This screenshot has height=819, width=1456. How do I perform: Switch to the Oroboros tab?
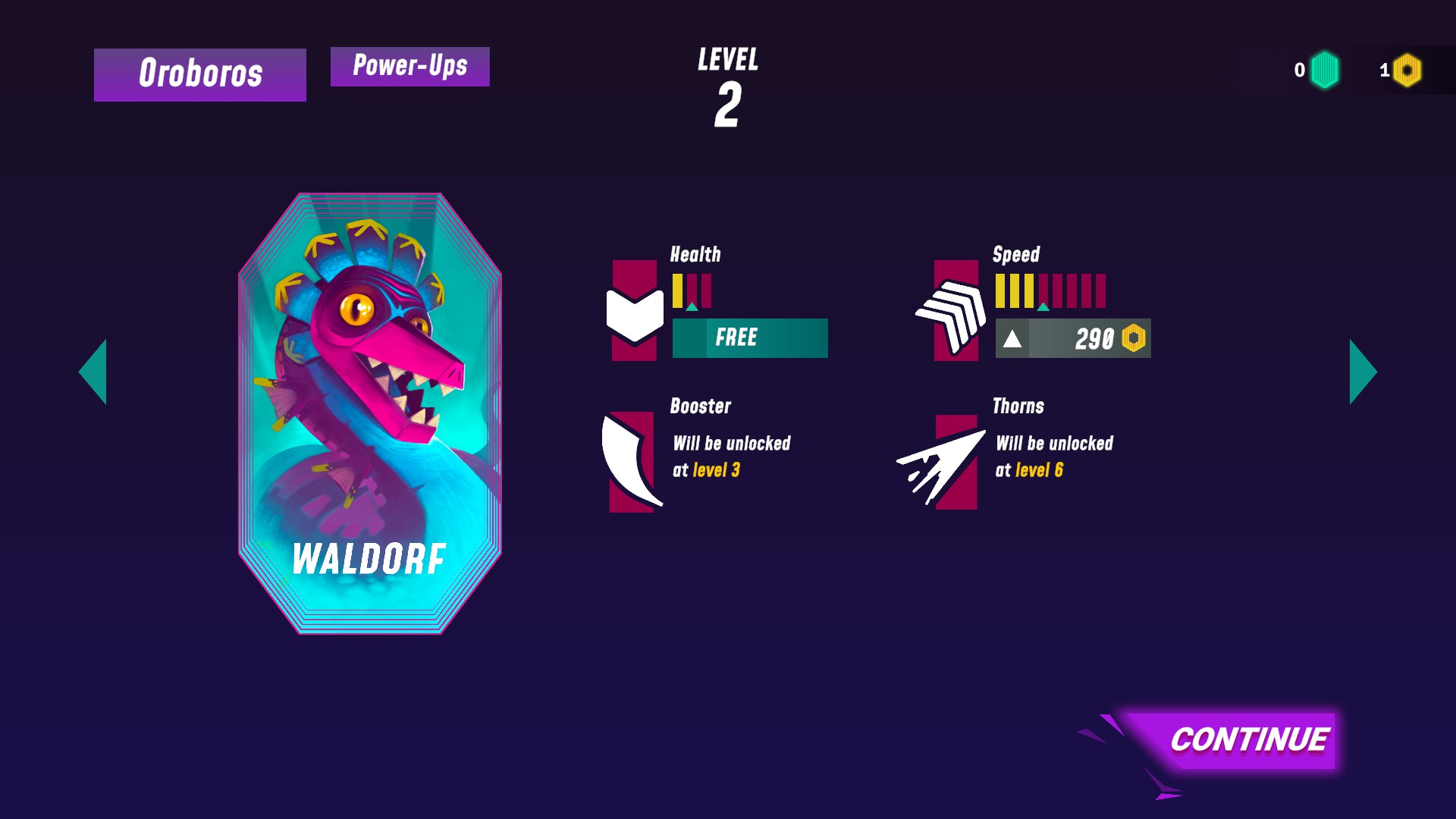pyautogui.click(x=200, y=74)
